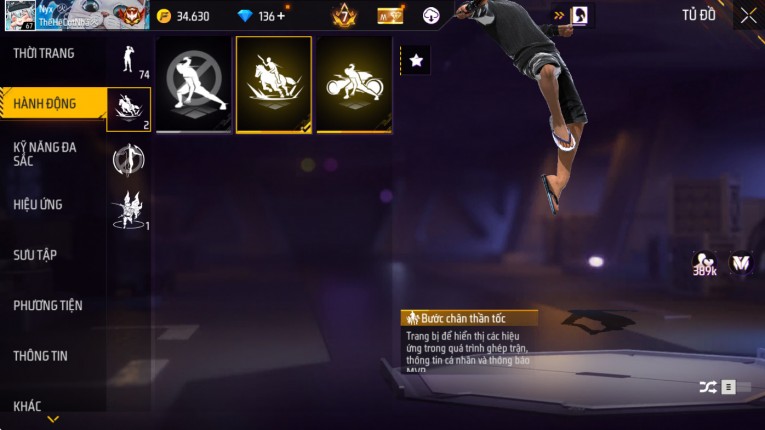Add diamonds with the plus button
The height and width of the screenshot is (430, 765).
(x=280, y=16)
